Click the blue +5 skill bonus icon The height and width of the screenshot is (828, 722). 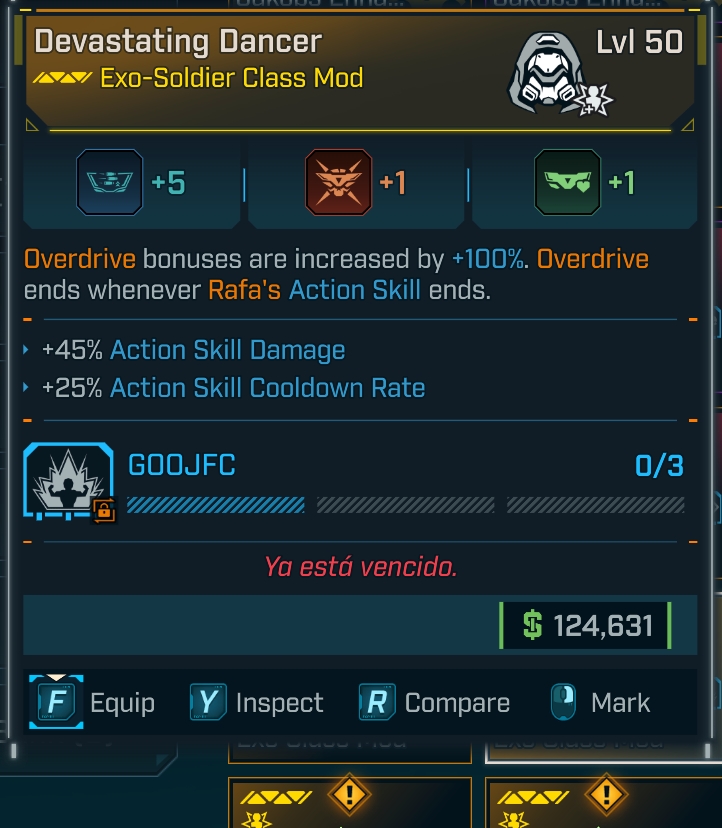coord(110,183)
